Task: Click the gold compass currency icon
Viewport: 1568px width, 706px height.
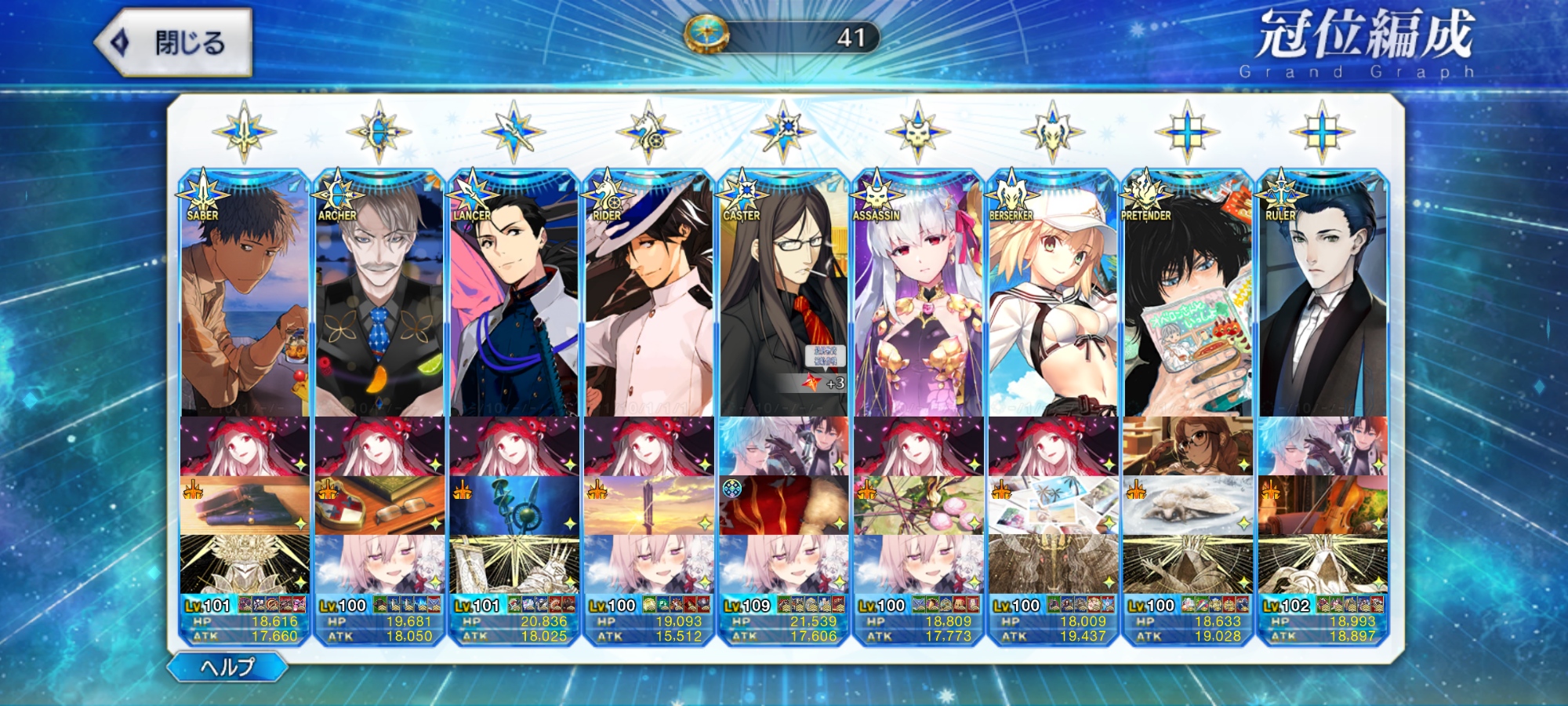Action: pyautogui.click(x=707, y=36)
